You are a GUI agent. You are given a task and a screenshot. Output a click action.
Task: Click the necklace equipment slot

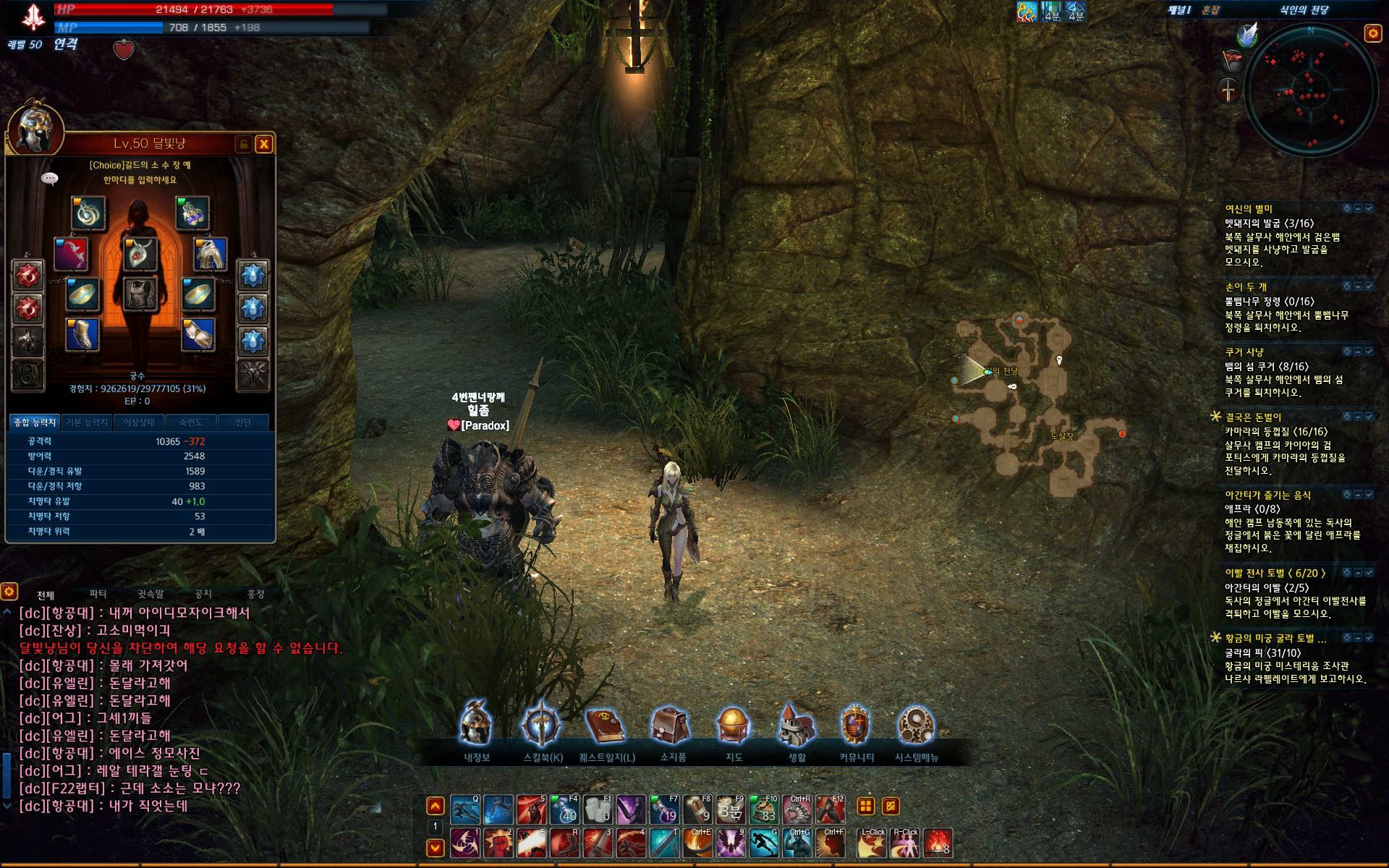pos(140,253)
